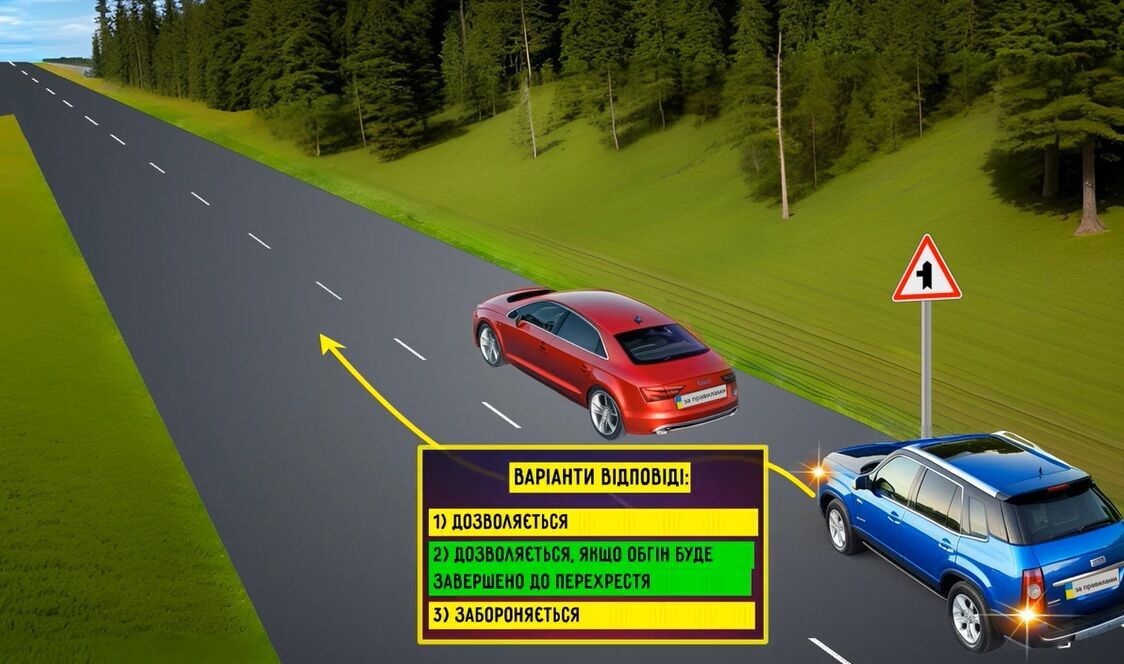
Task: Select answer 1 'Дозволяється'
Action: 593,522
